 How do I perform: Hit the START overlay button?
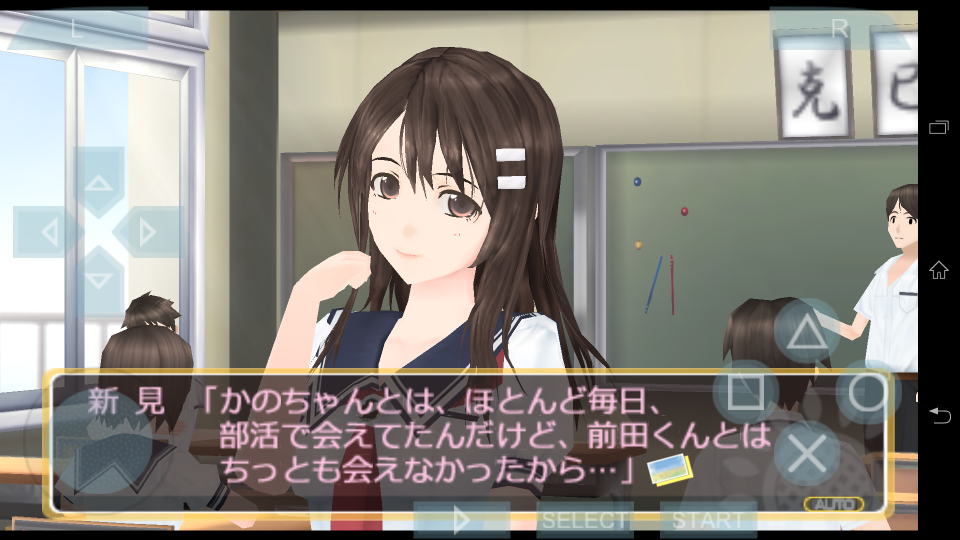pos(707,520)
